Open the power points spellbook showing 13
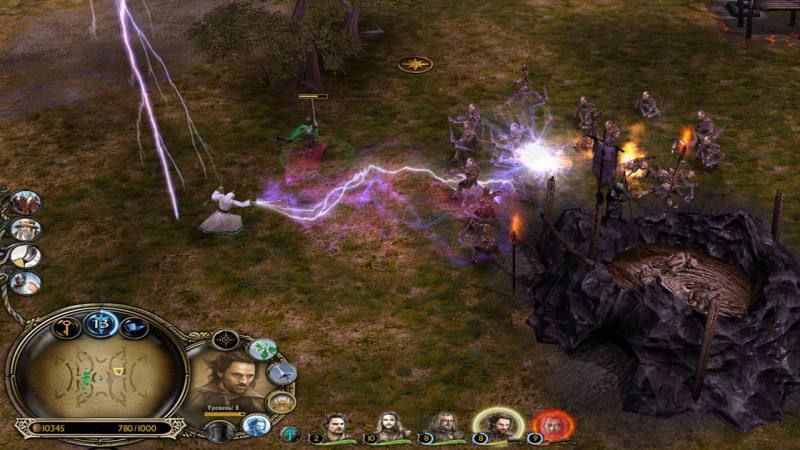The height and width of the screenshot is (450, 800). click(100, 322)
